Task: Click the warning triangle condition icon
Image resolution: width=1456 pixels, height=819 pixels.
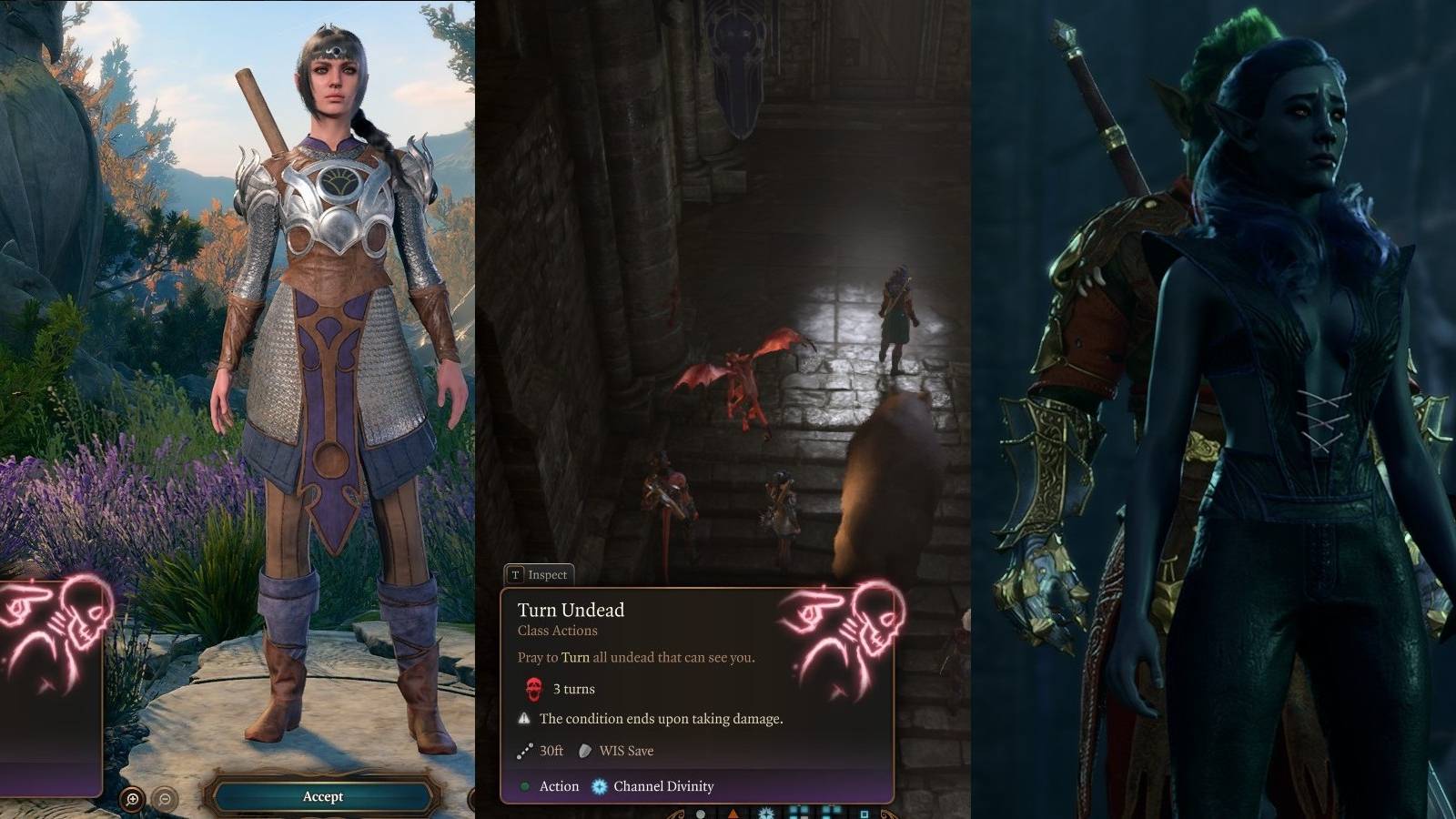Action: [x=524, y=718]
